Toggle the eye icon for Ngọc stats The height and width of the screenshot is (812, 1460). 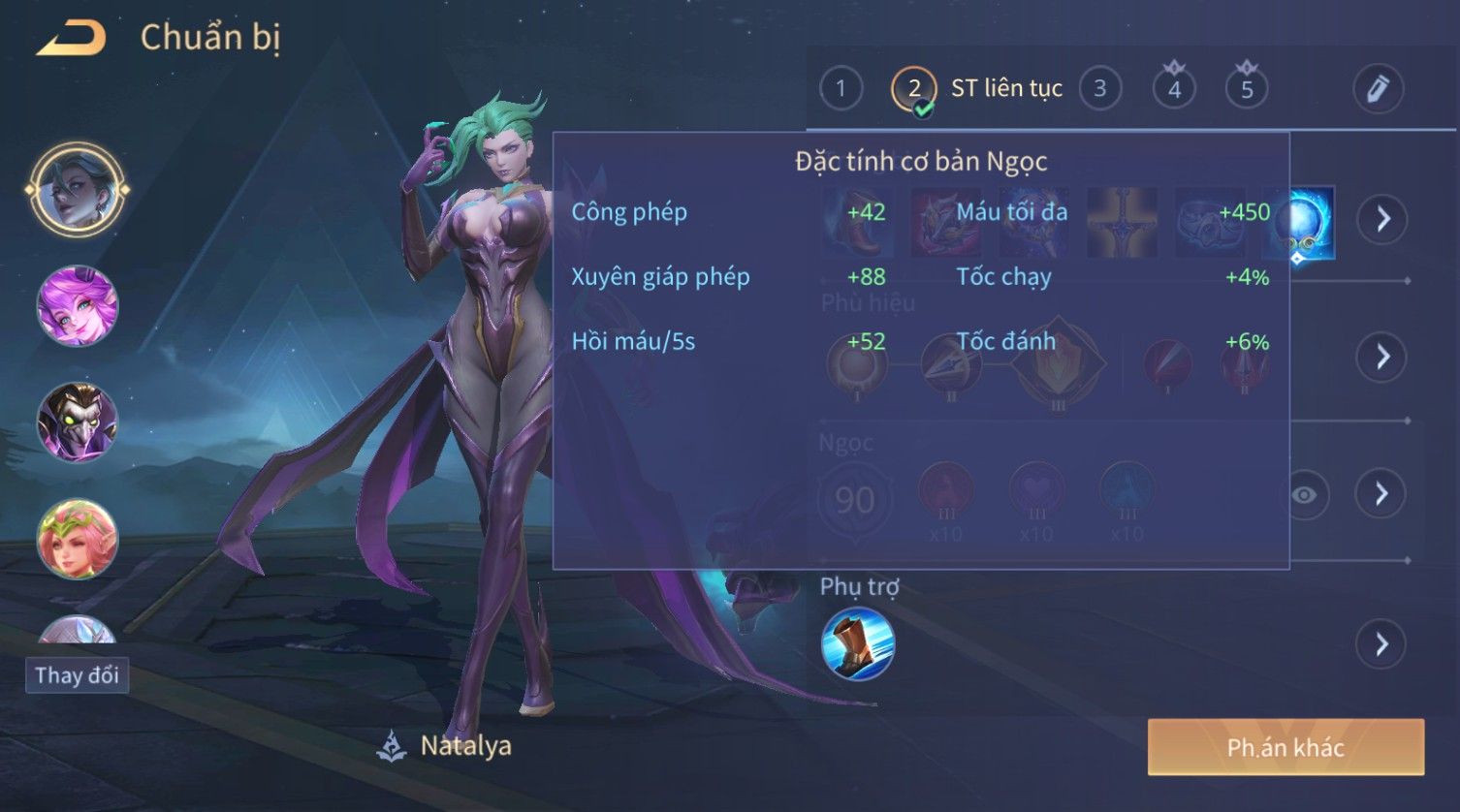click(1305, 495)
